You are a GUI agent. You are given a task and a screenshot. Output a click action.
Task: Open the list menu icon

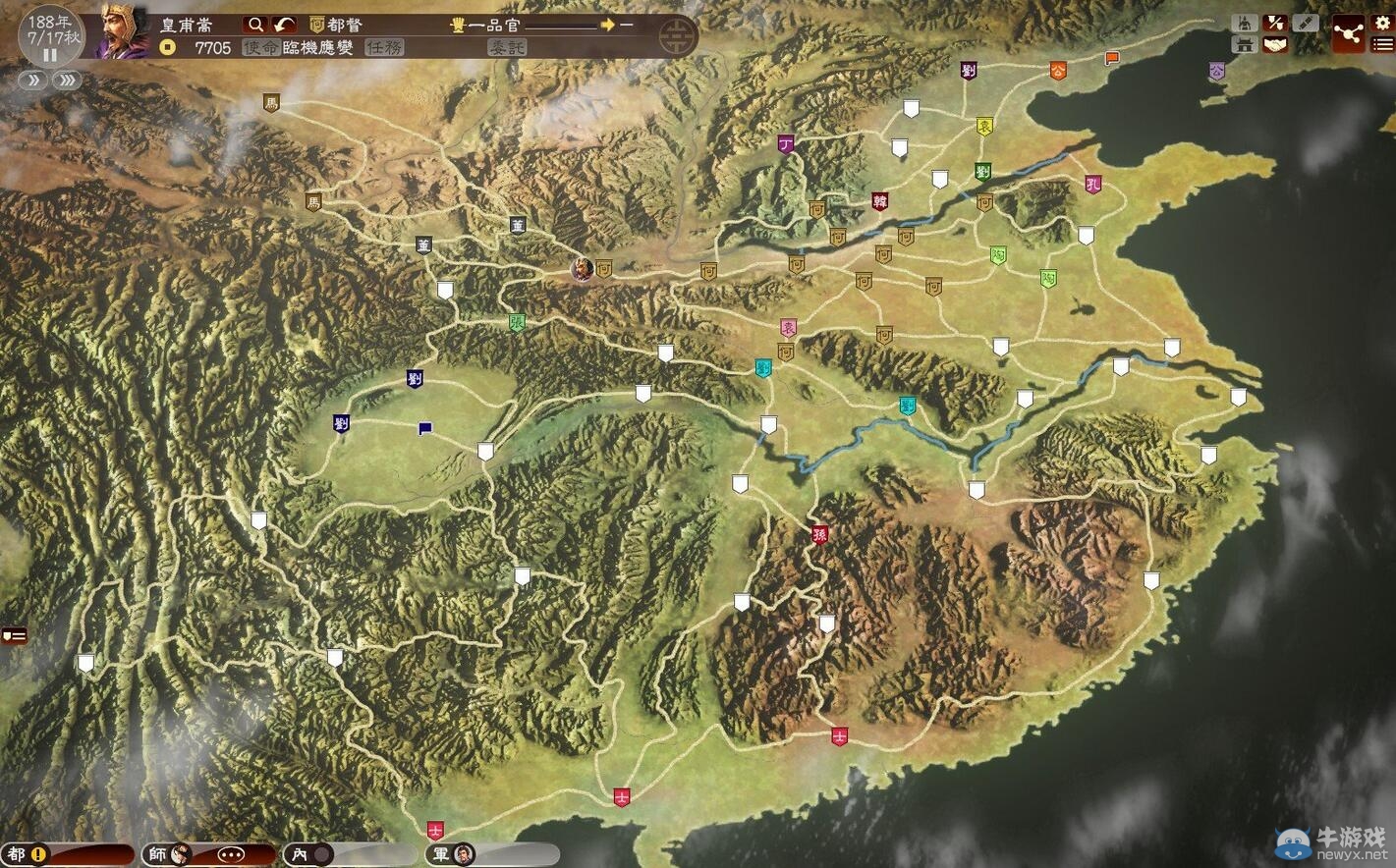point(1382,44)
